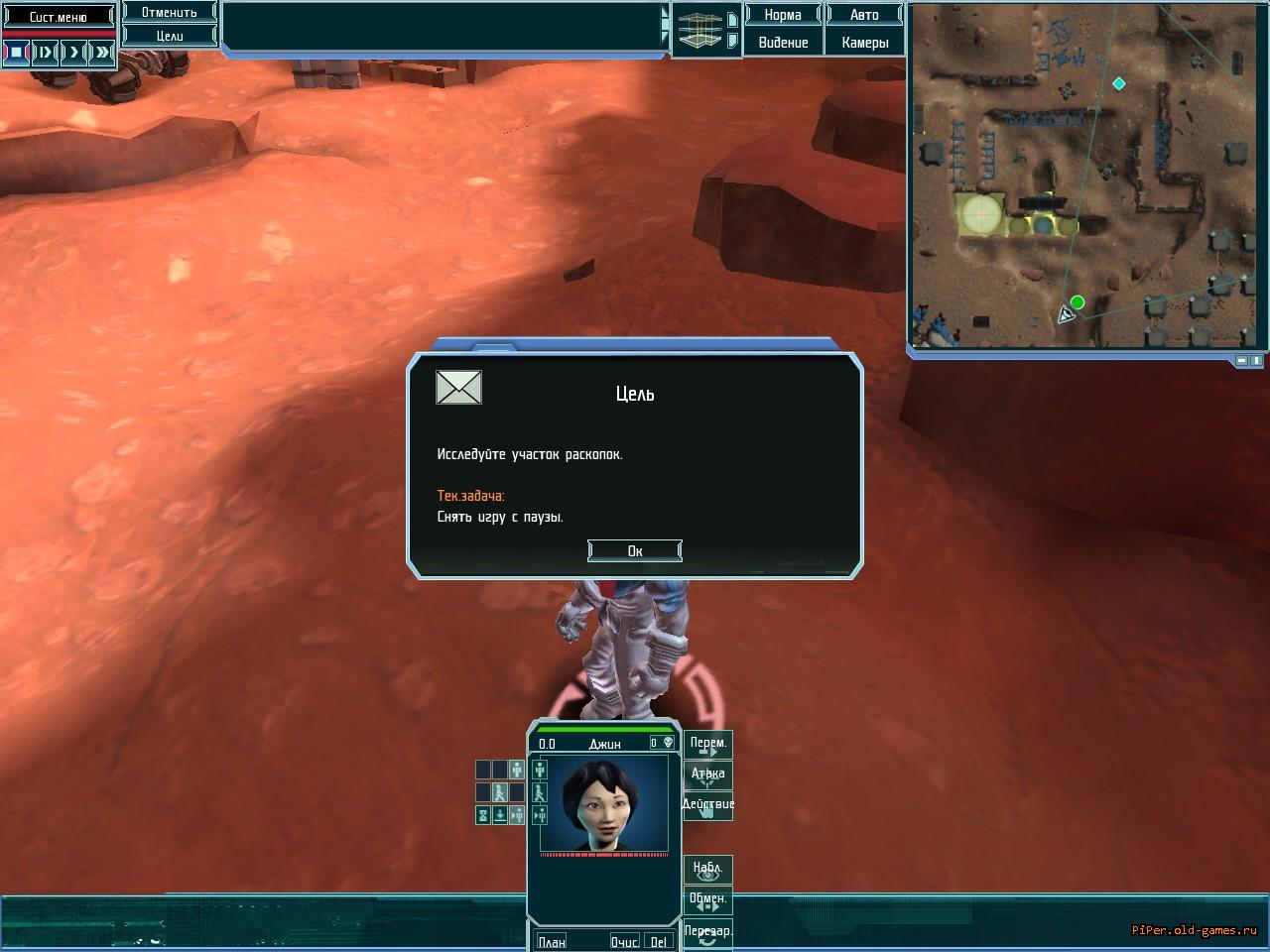Open the Видение vision options
Viewport: 1270px width, 952px height.
[783, 43]
